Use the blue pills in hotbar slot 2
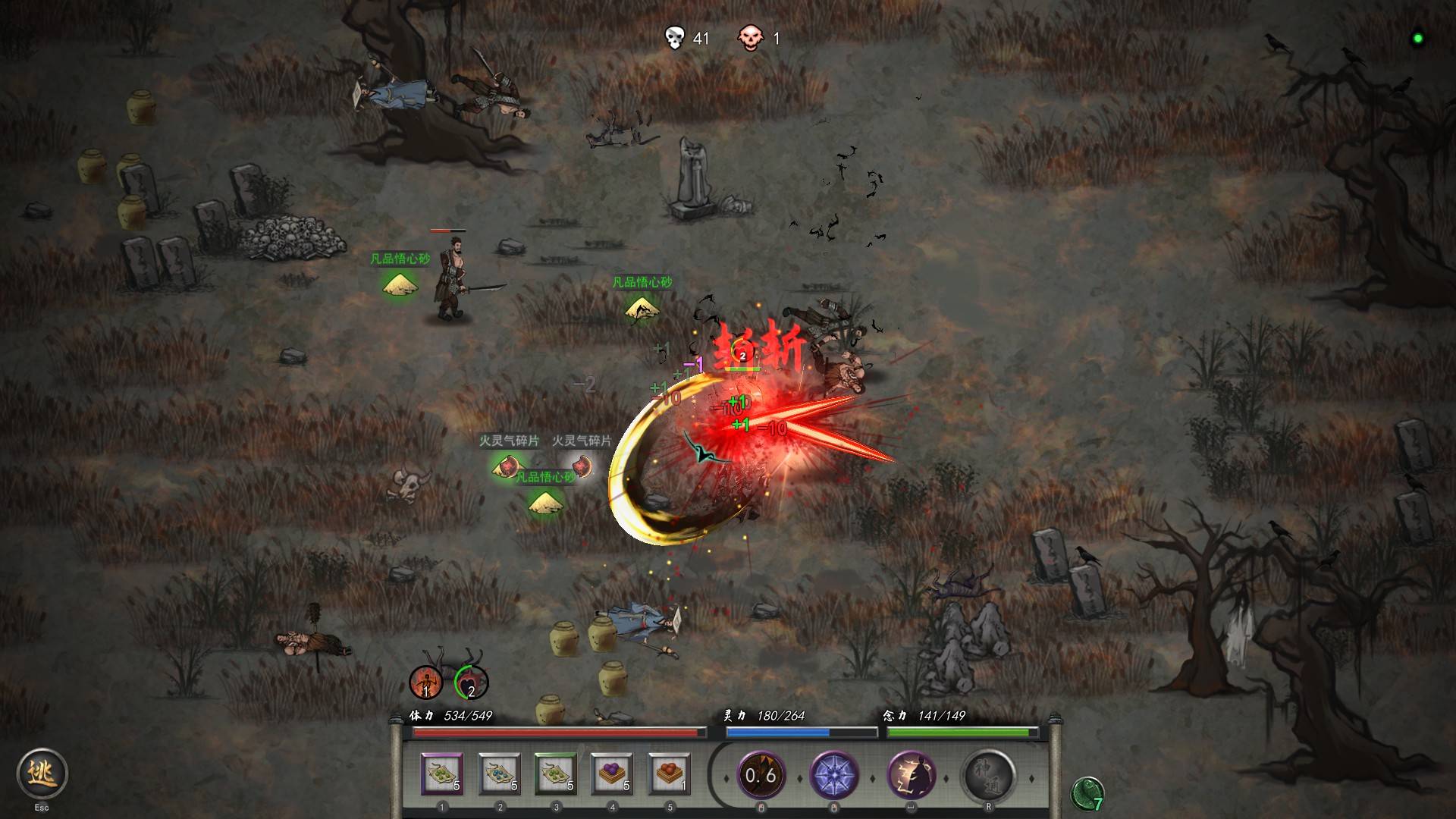This screenshot has width=1456, height=819. point(499,774)
